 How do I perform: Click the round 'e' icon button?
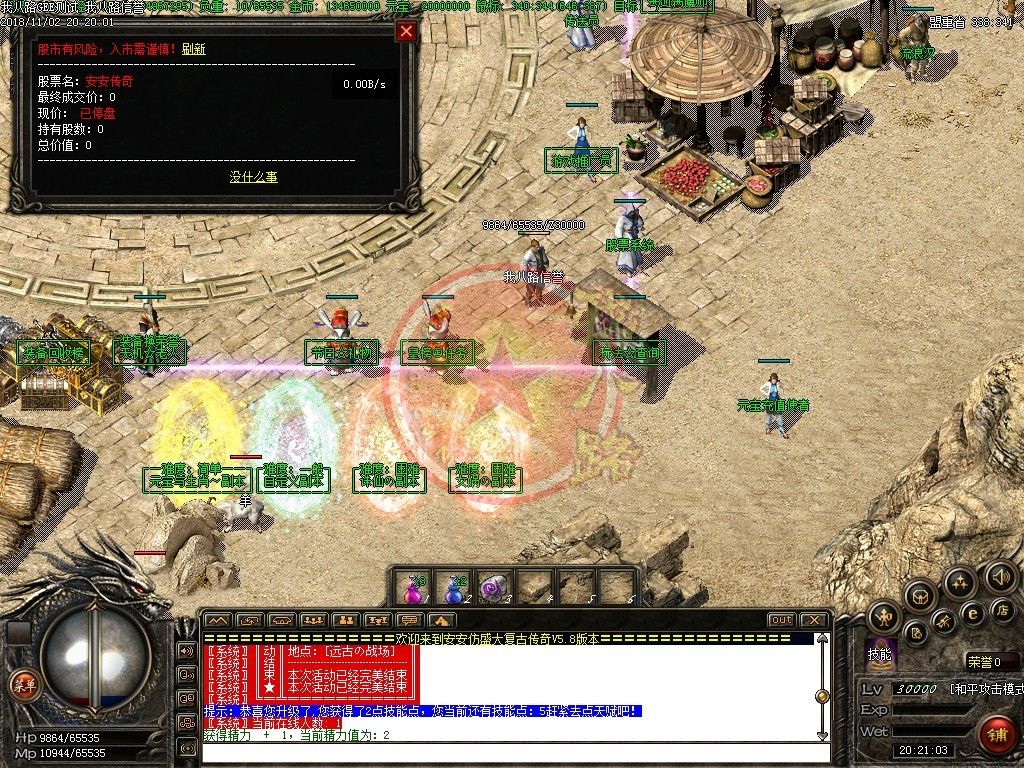tap(971, 612)
